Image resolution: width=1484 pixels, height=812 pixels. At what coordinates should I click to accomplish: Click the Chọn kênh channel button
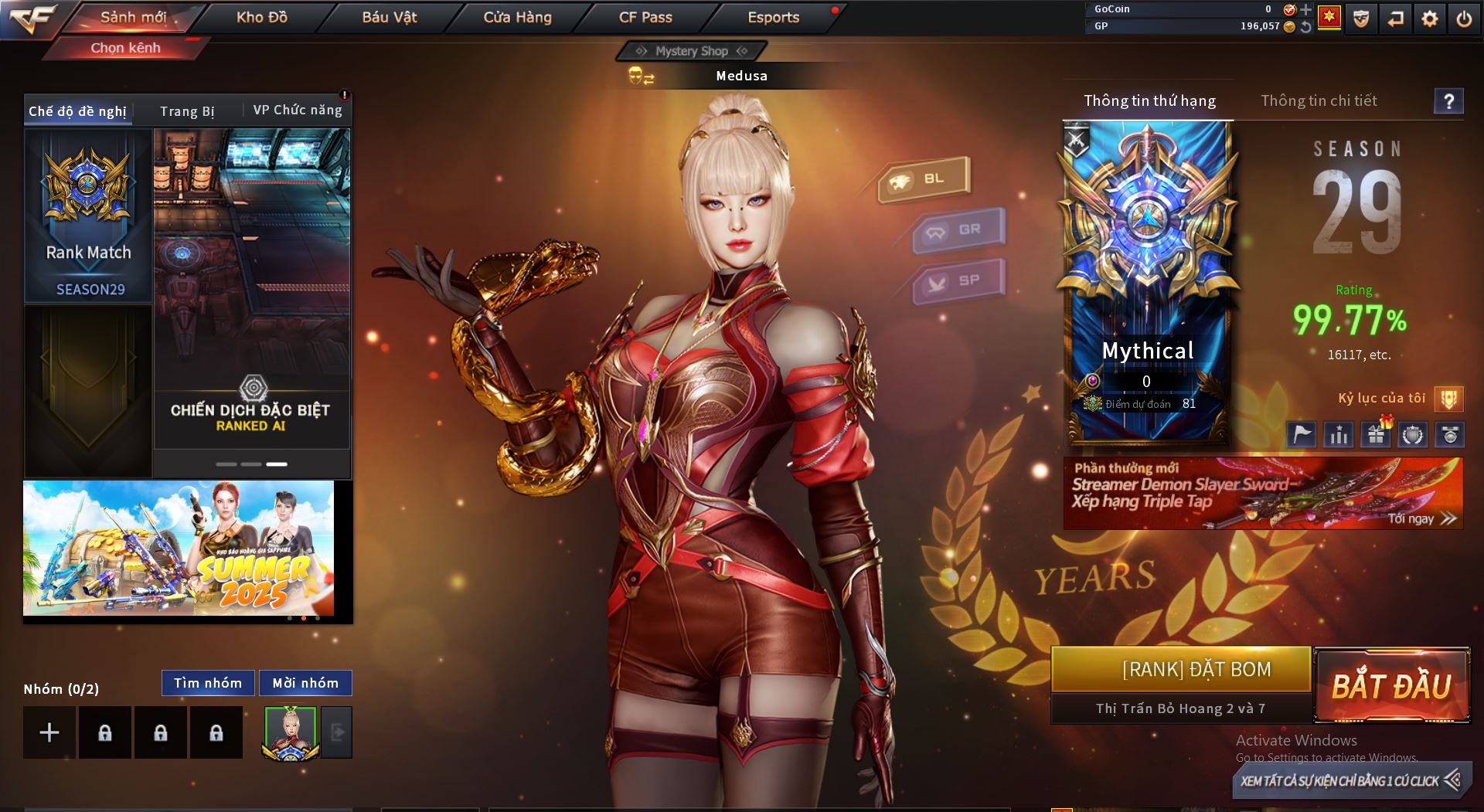pyautogui.click(x=125, y=48)
